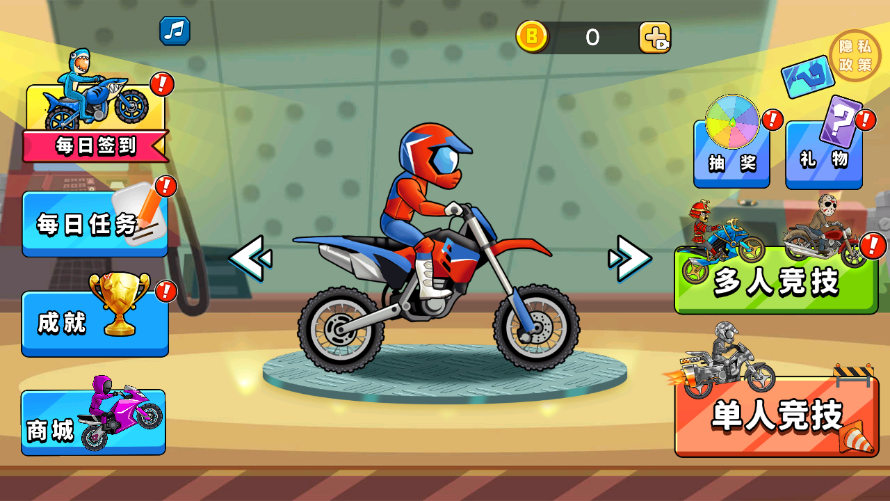Open the 隐私政策 privacy policy

tap(855, 56)
